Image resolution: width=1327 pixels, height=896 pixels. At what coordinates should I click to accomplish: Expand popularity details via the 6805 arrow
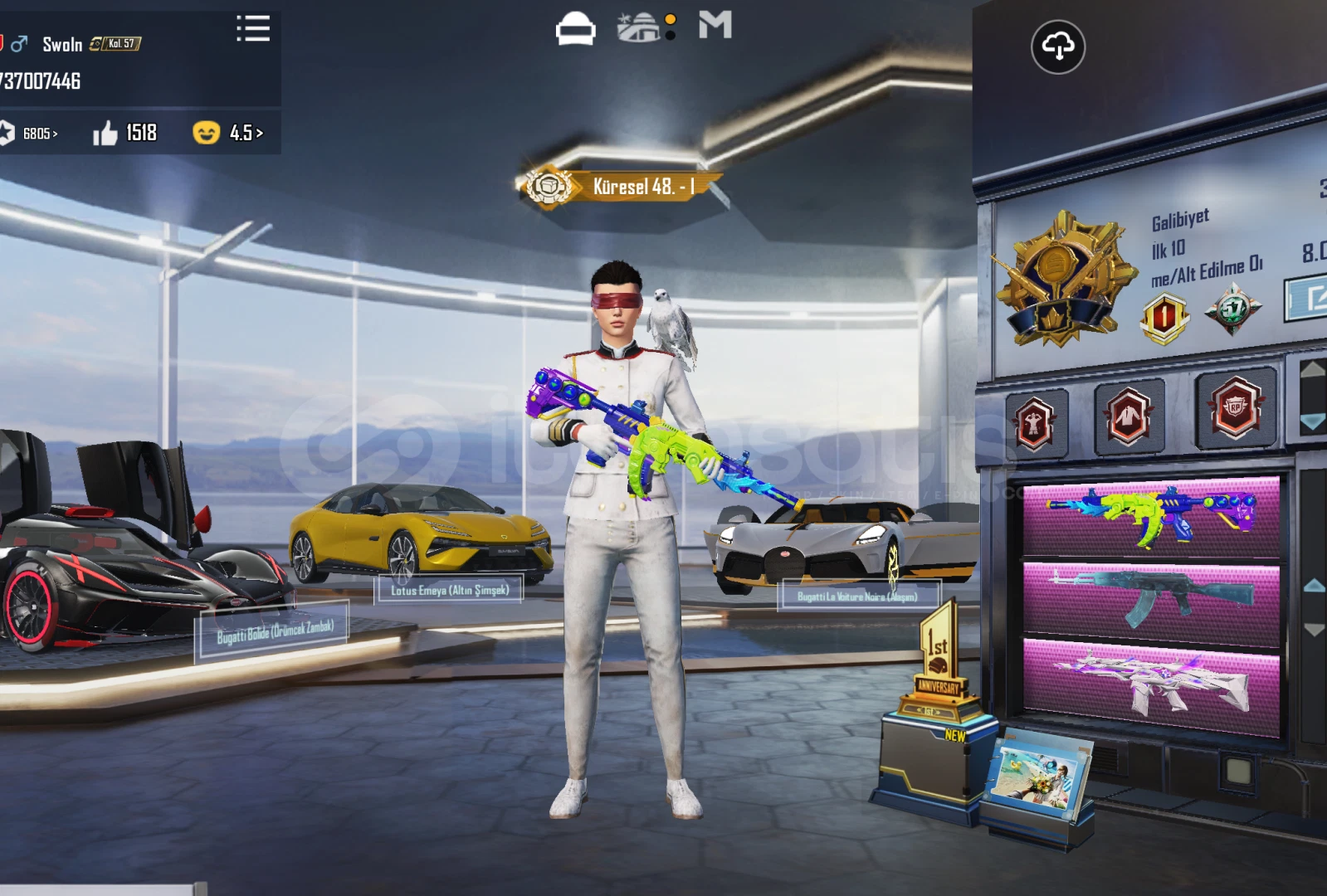tap(56, 132)
